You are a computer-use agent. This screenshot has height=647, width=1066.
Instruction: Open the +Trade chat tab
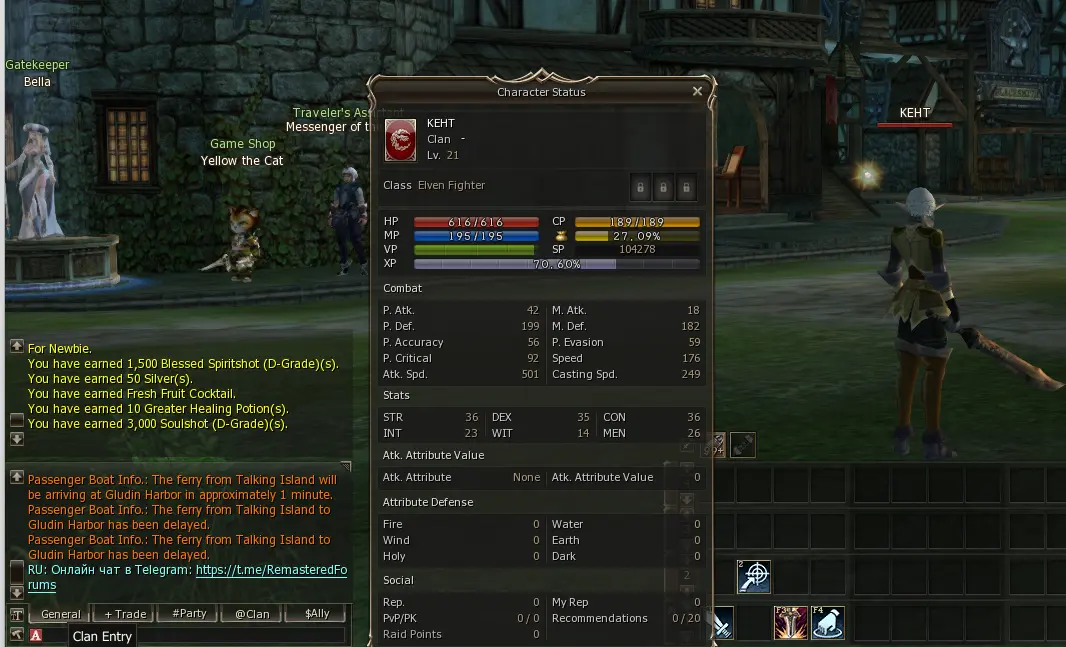(x=125, y=614)
